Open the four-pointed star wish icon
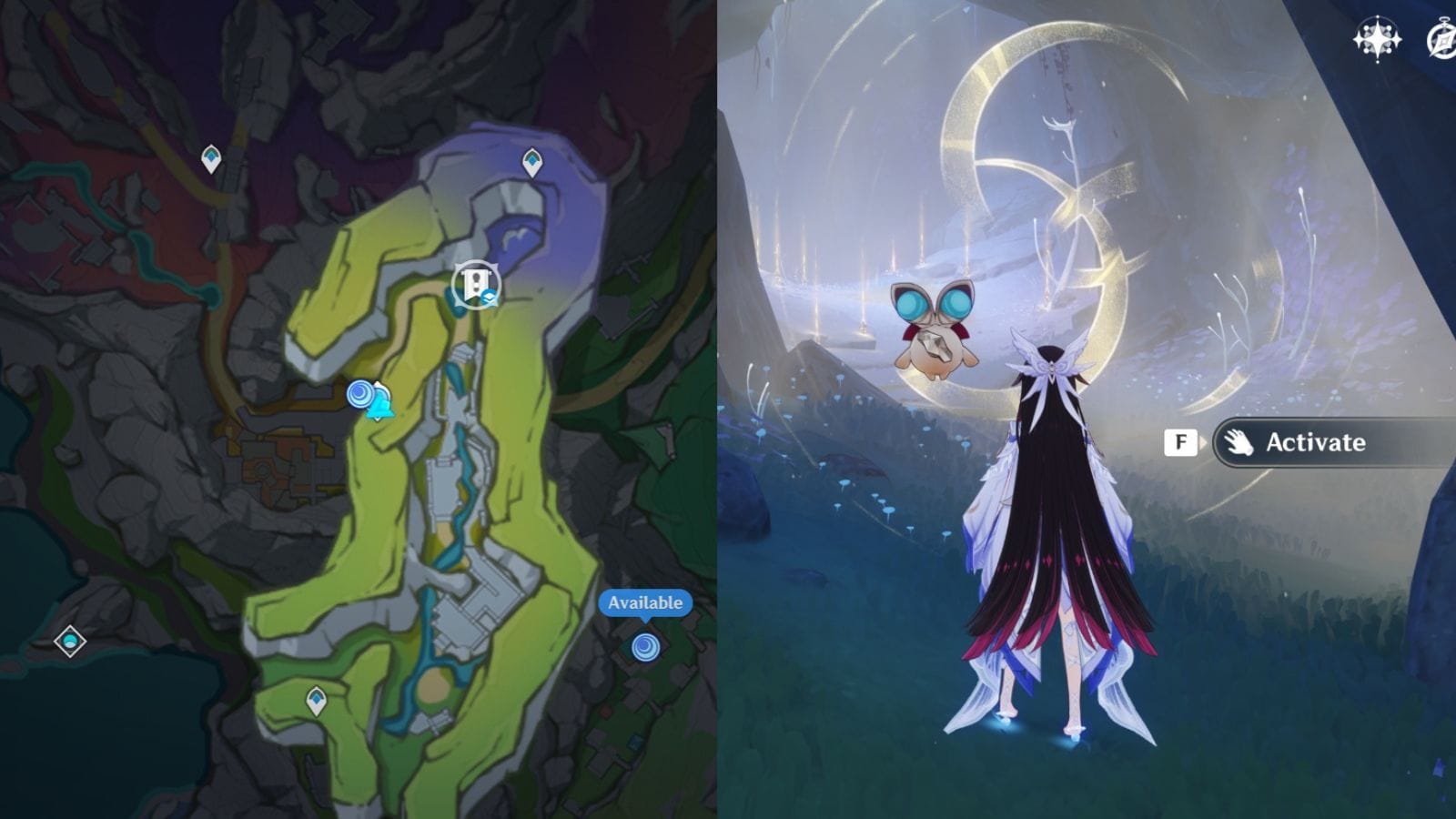This screenshot has height=819, width=1456. (1377, 39)
